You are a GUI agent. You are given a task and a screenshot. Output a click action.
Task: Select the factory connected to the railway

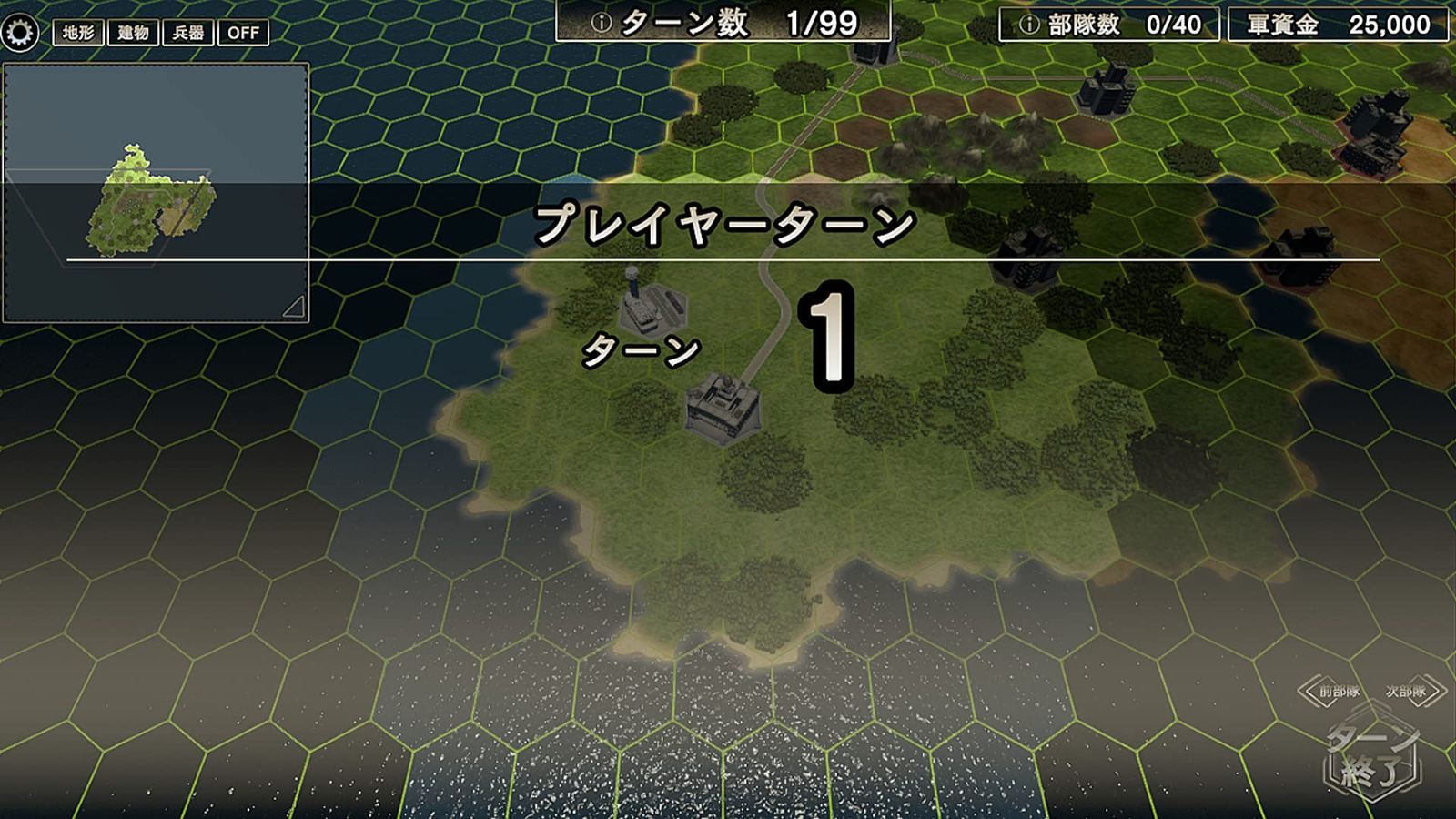click(723, 405)
